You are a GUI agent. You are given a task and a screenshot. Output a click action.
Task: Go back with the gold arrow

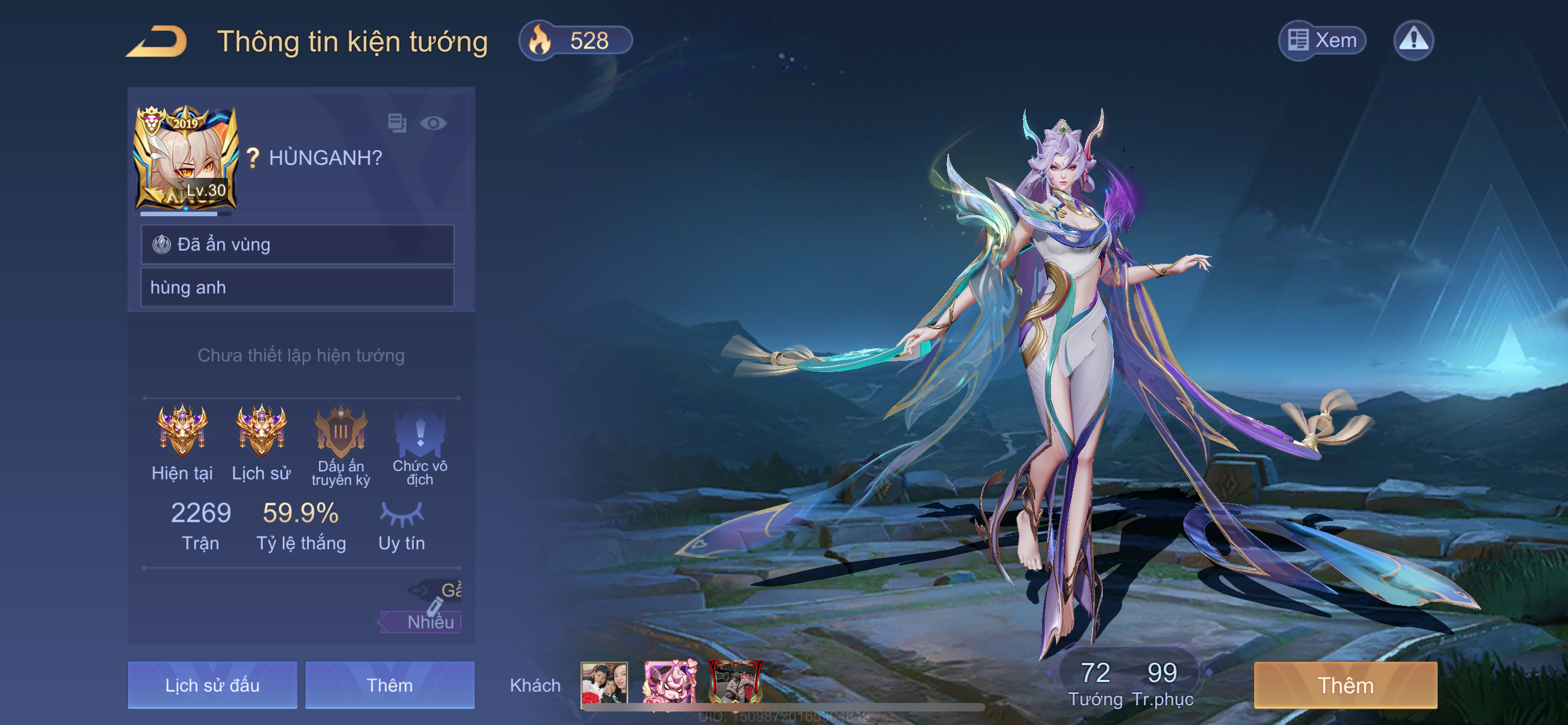[157, 41]
